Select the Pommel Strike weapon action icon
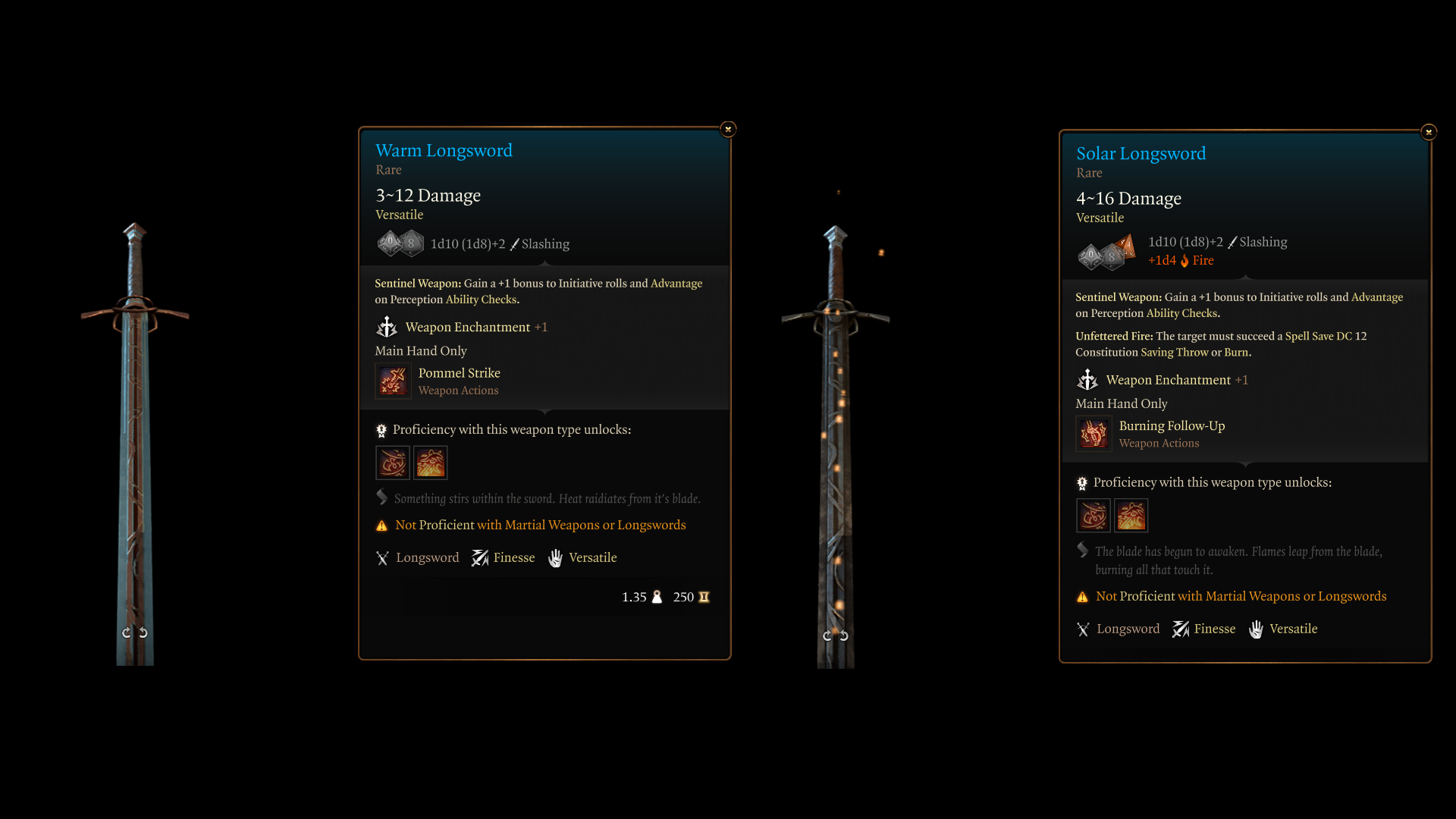The image size is (1456, 819). (393, 381)
